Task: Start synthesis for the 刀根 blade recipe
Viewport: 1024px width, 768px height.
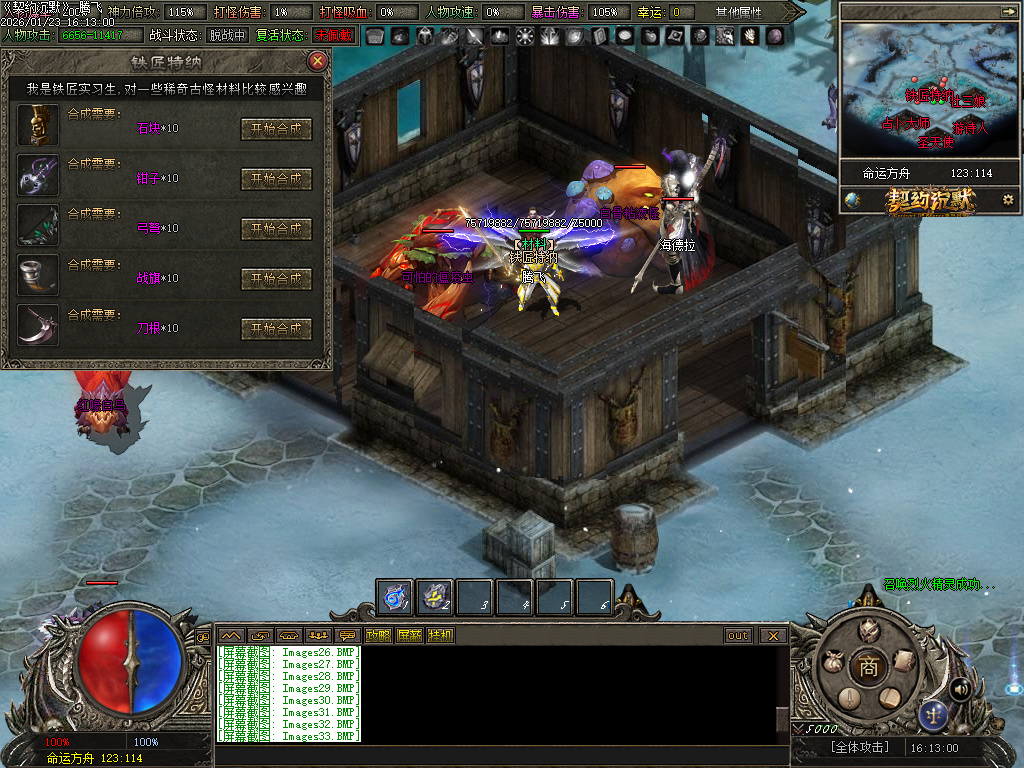Action: tap(276, 329)
